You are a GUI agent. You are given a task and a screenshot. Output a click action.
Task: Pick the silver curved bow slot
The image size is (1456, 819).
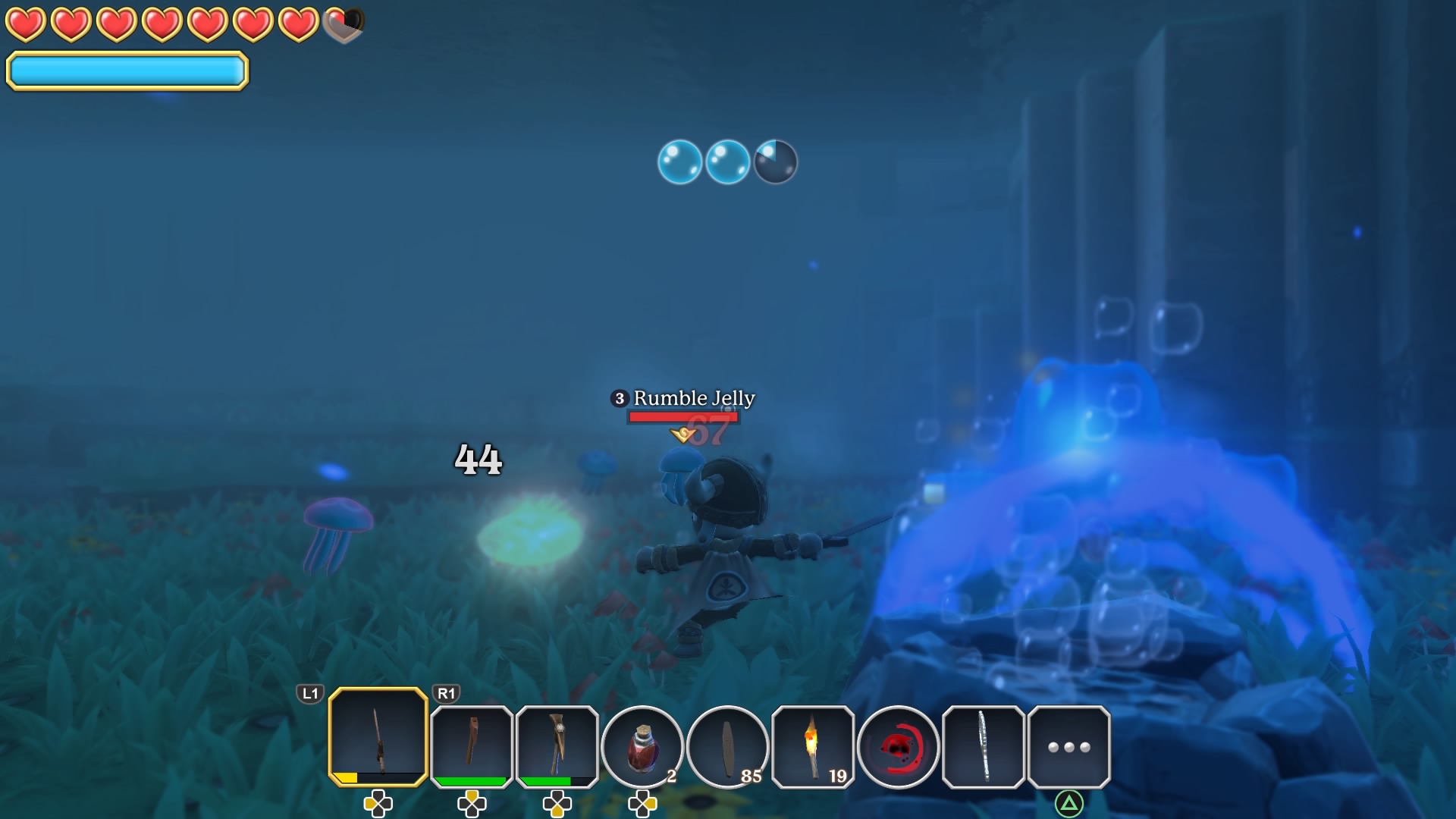click(984, 747)
